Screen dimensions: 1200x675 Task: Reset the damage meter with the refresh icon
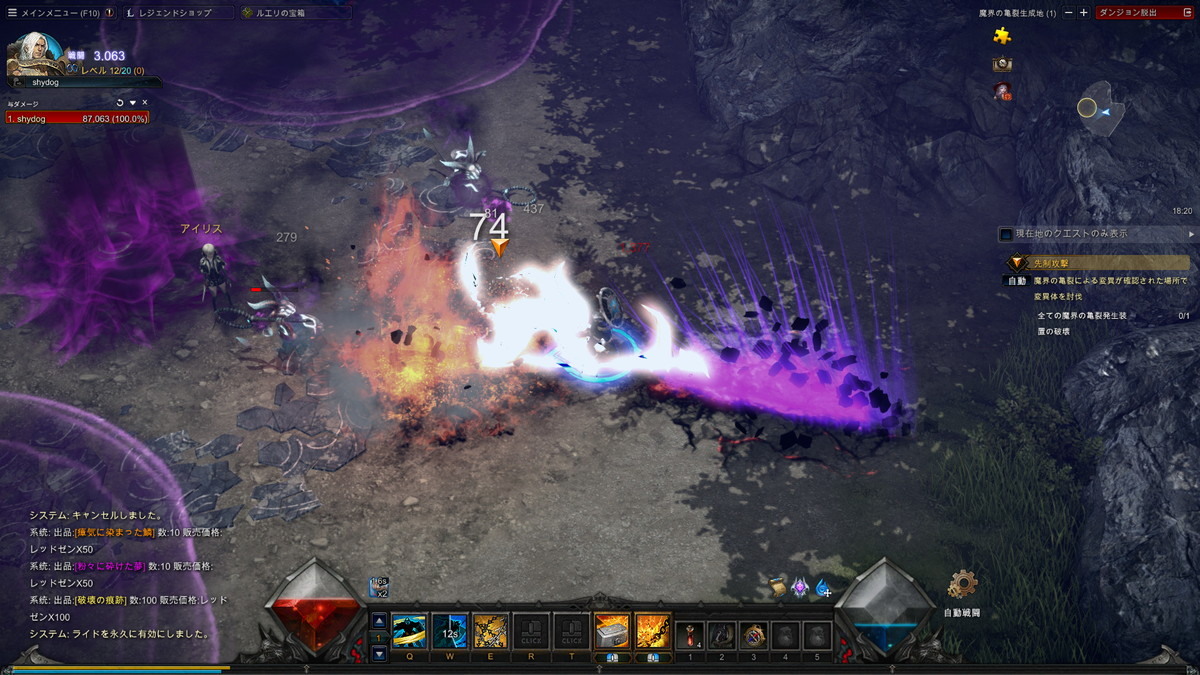pyautogui.click(x=120, y=102)
